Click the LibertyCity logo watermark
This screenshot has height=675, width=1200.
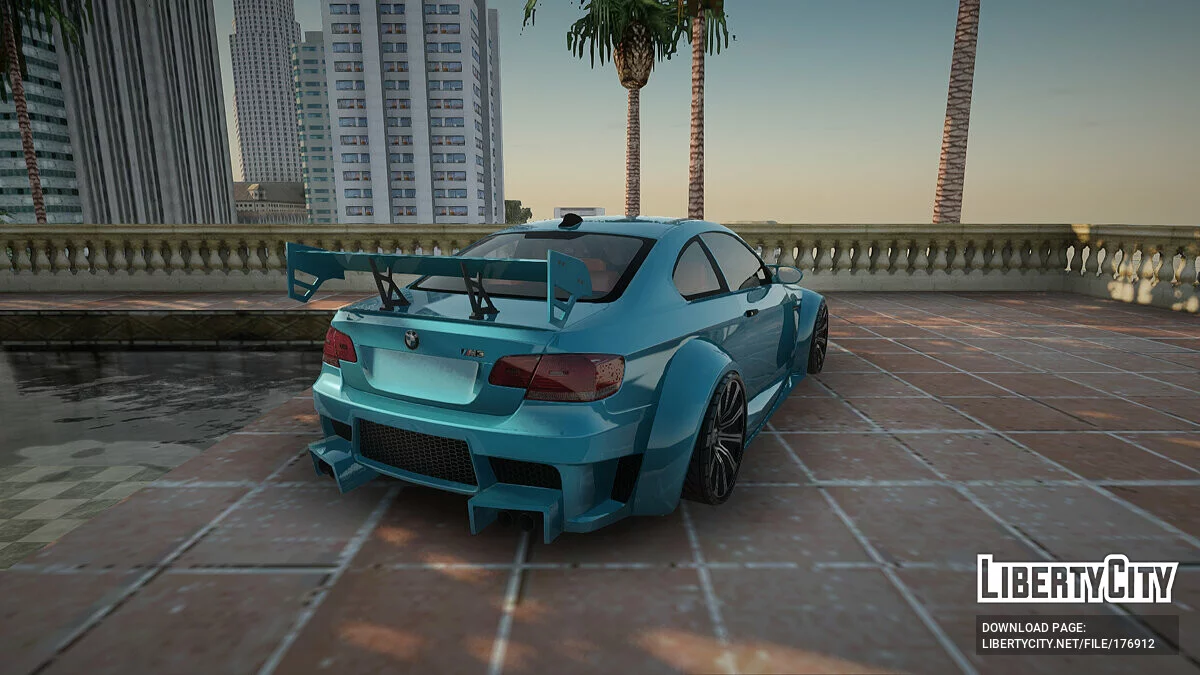(x=1077, y=579)
